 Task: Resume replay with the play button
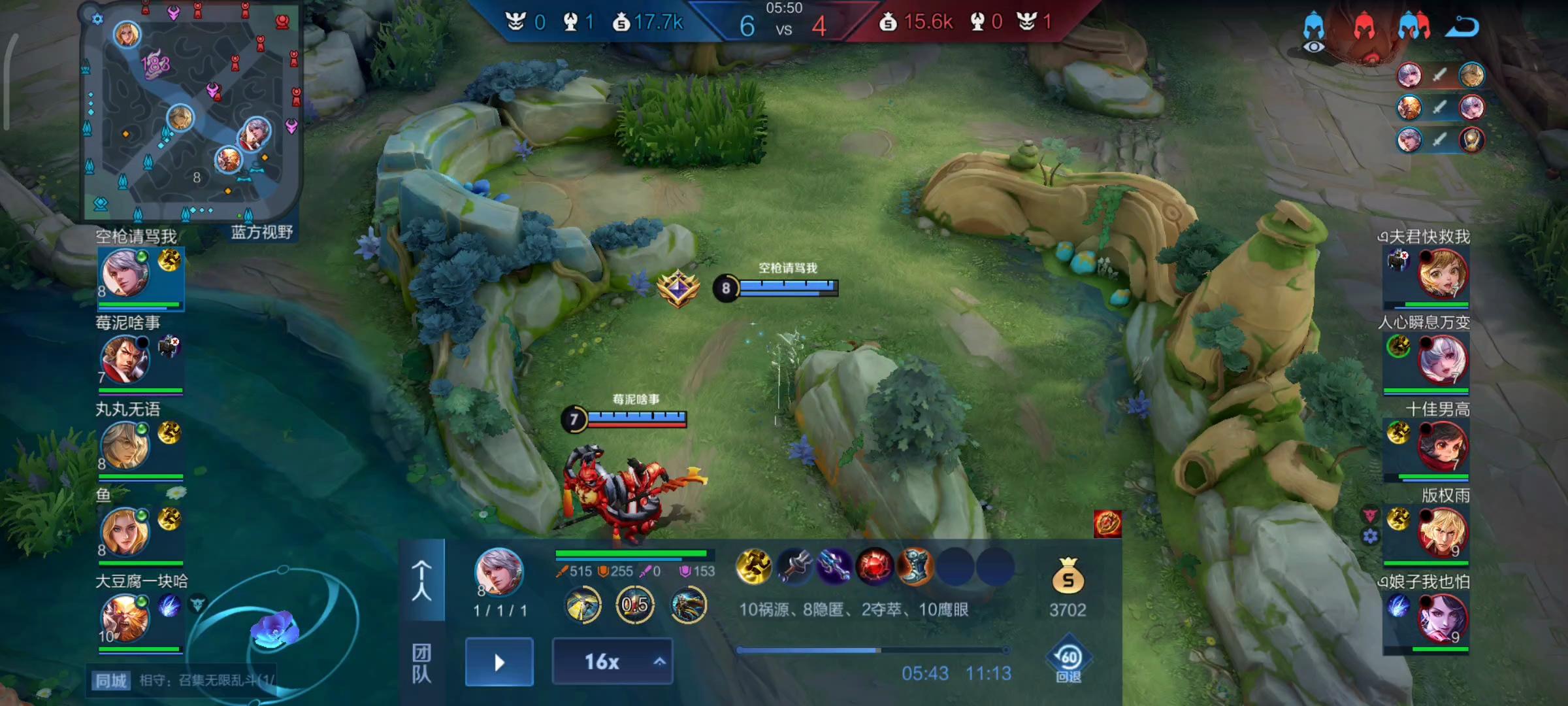point(499,662)
